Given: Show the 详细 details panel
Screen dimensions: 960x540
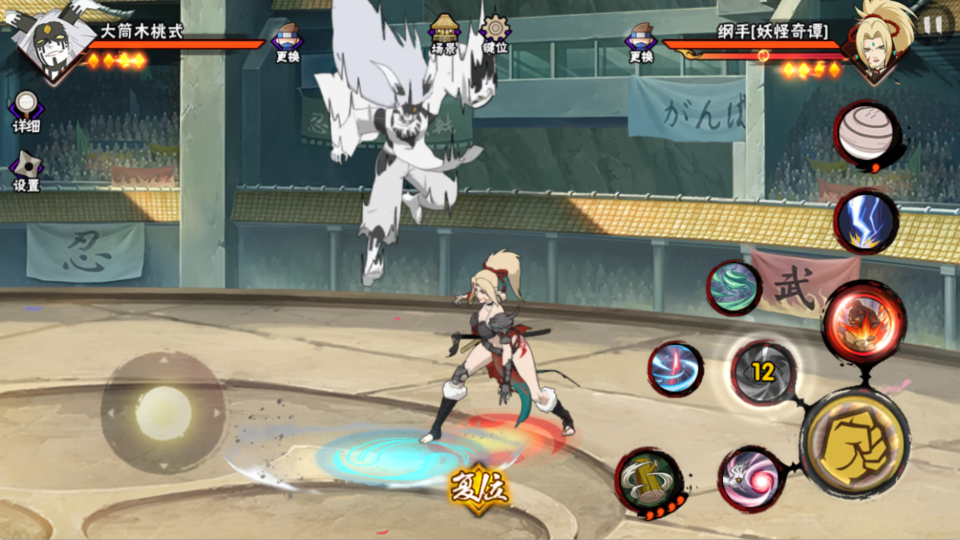Looking at the screenshot, I should click(x=26, y=111).
